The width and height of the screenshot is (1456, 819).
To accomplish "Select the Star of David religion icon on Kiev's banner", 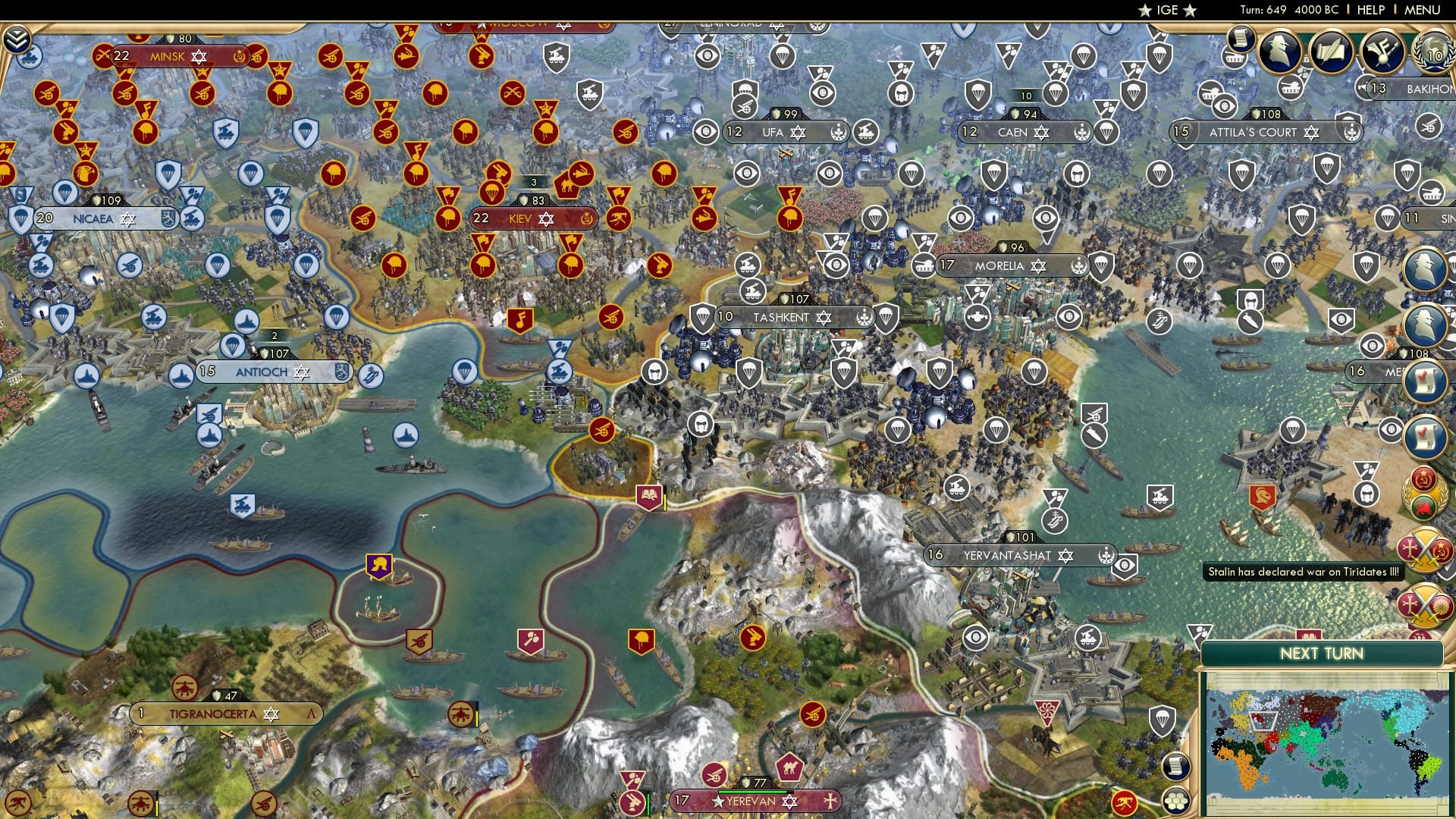I will click(x=544, y=218).
